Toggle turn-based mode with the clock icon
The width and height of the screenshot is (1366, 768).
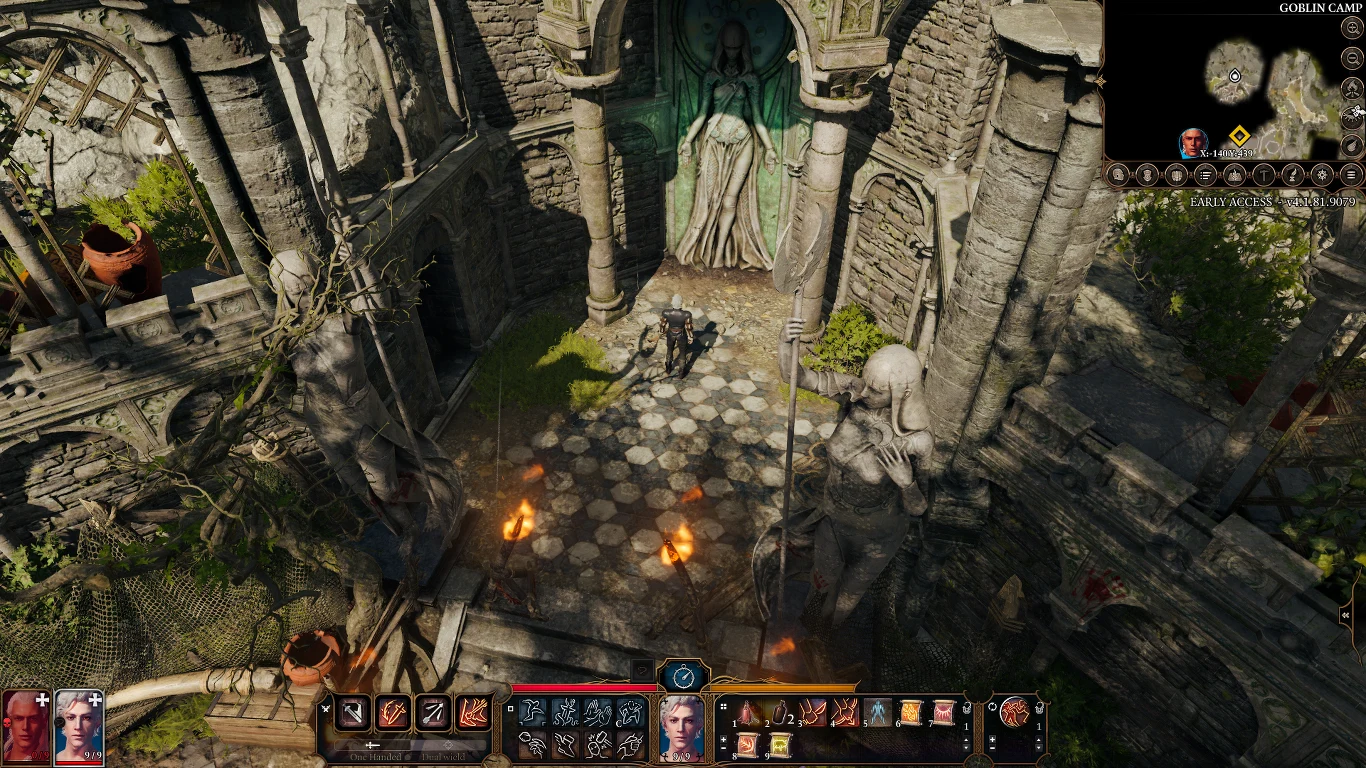pos(682,676)
